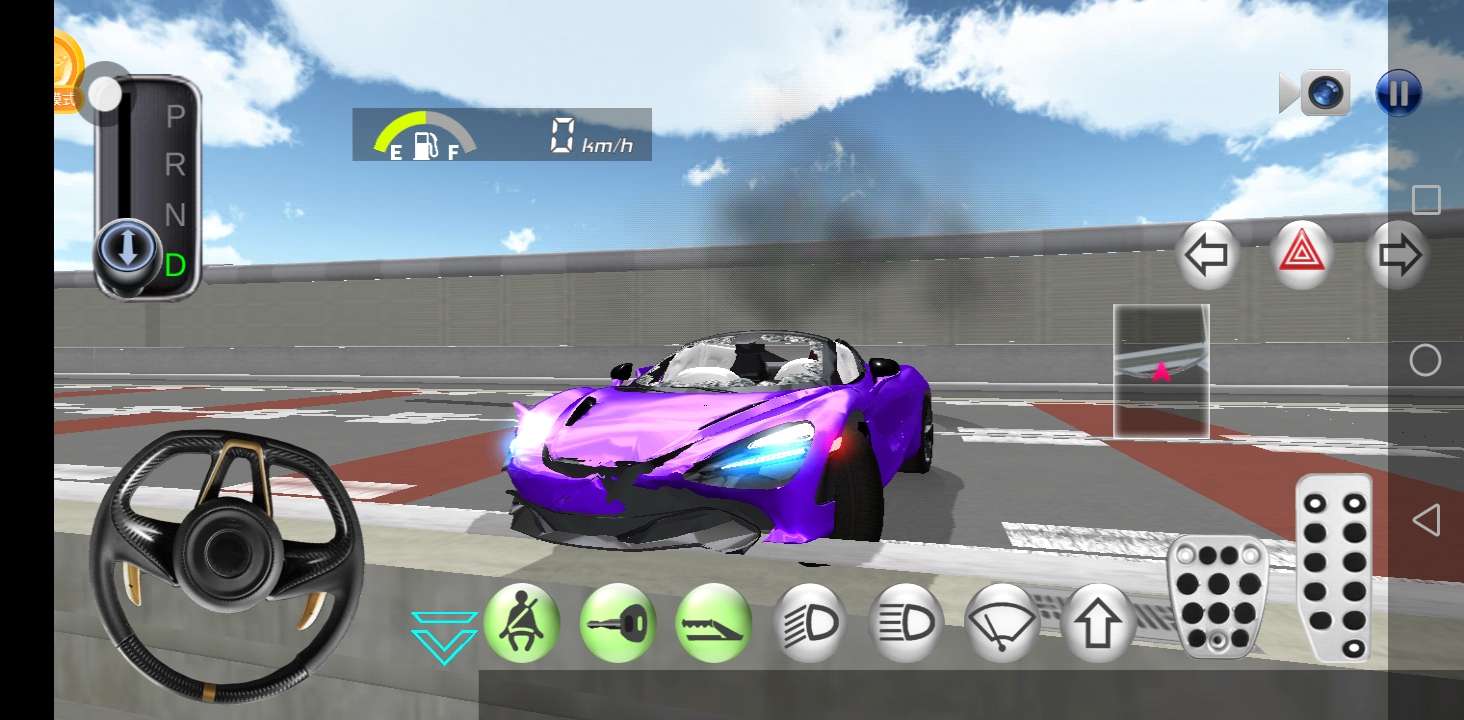
Task: Pause the game with the blue pause button
Action: click(x=1398, y=93)
